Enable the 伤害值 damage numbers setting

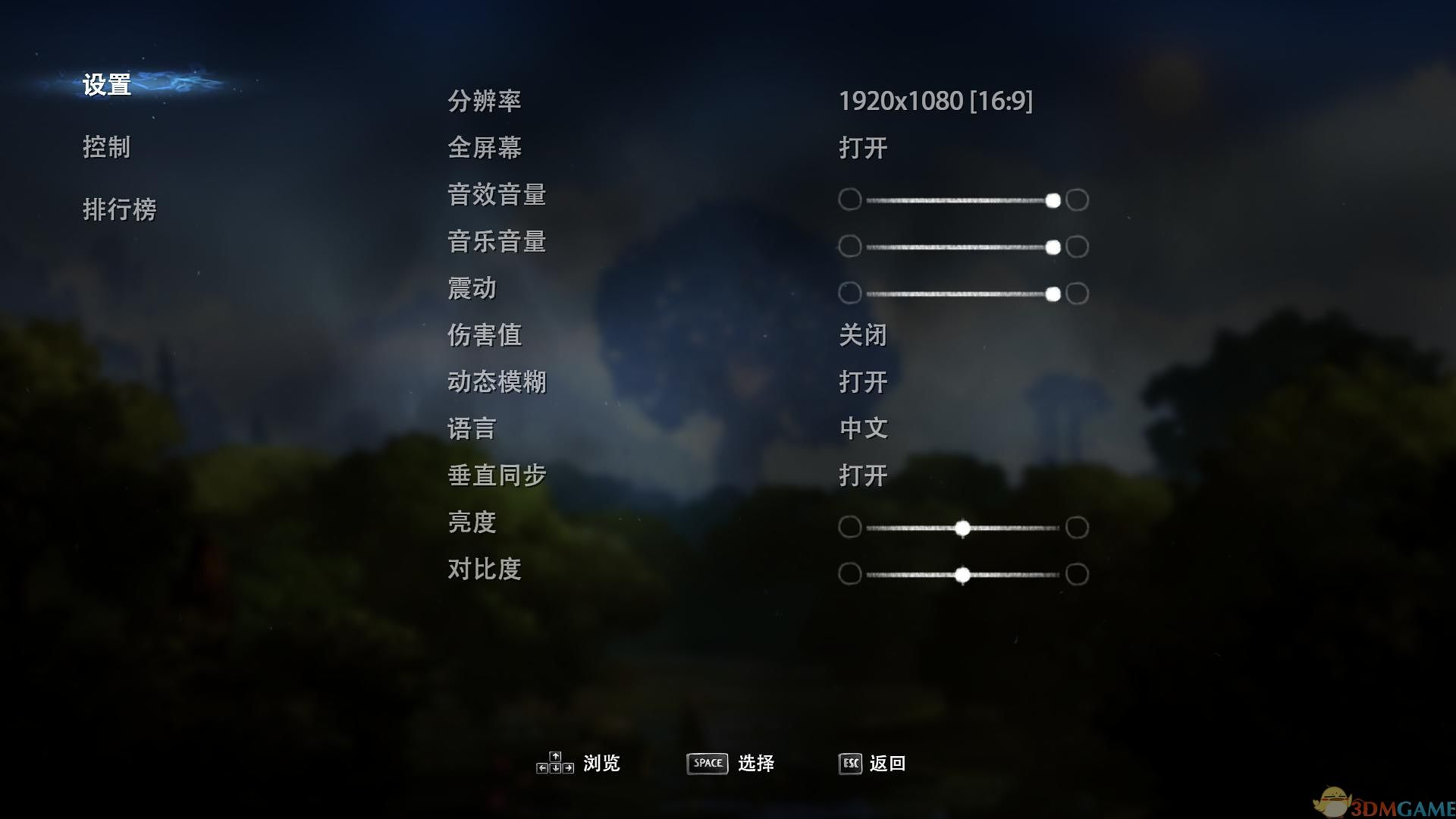(864, 335)
